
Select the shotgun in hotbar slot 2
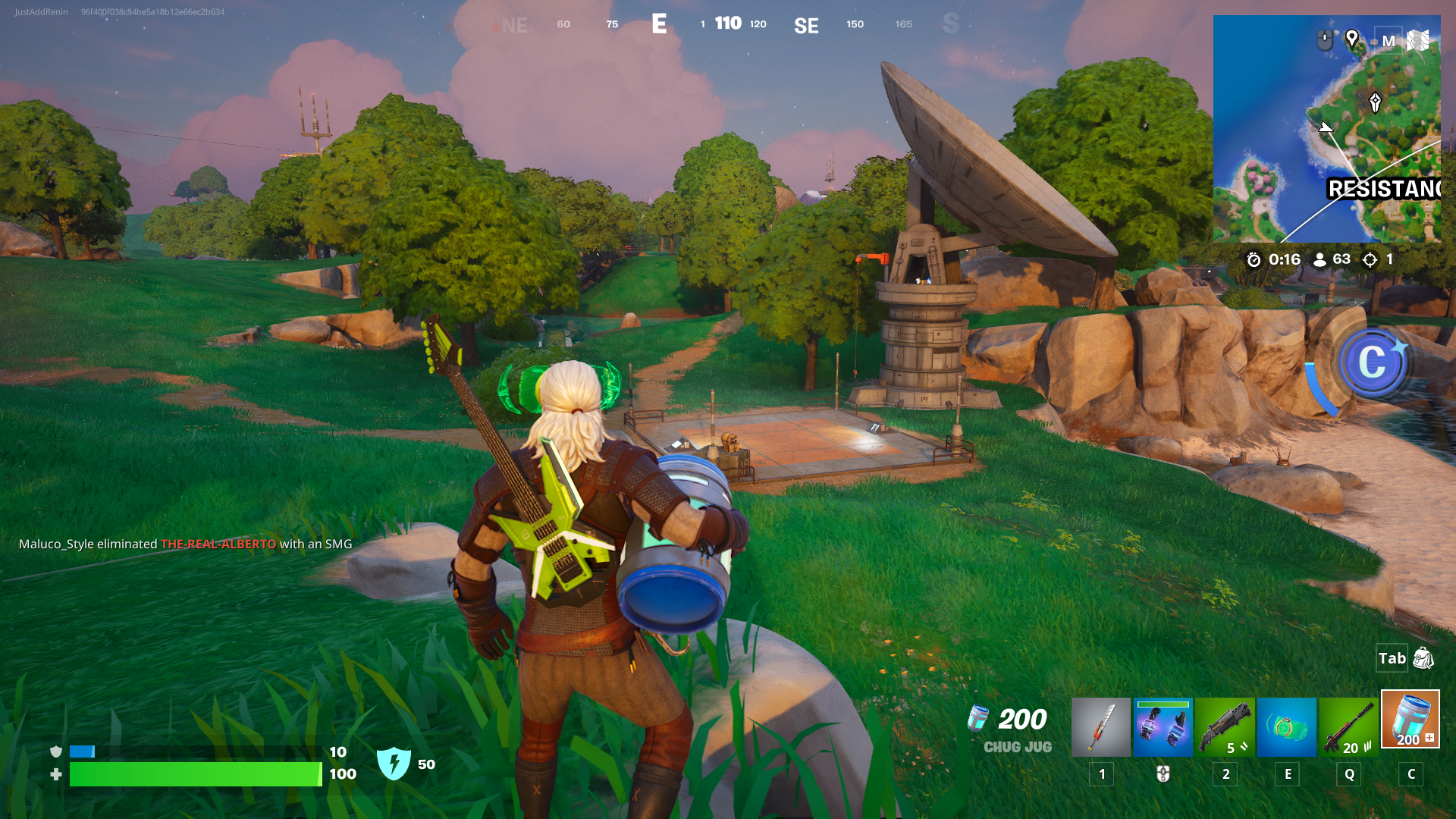(1225, 726)
